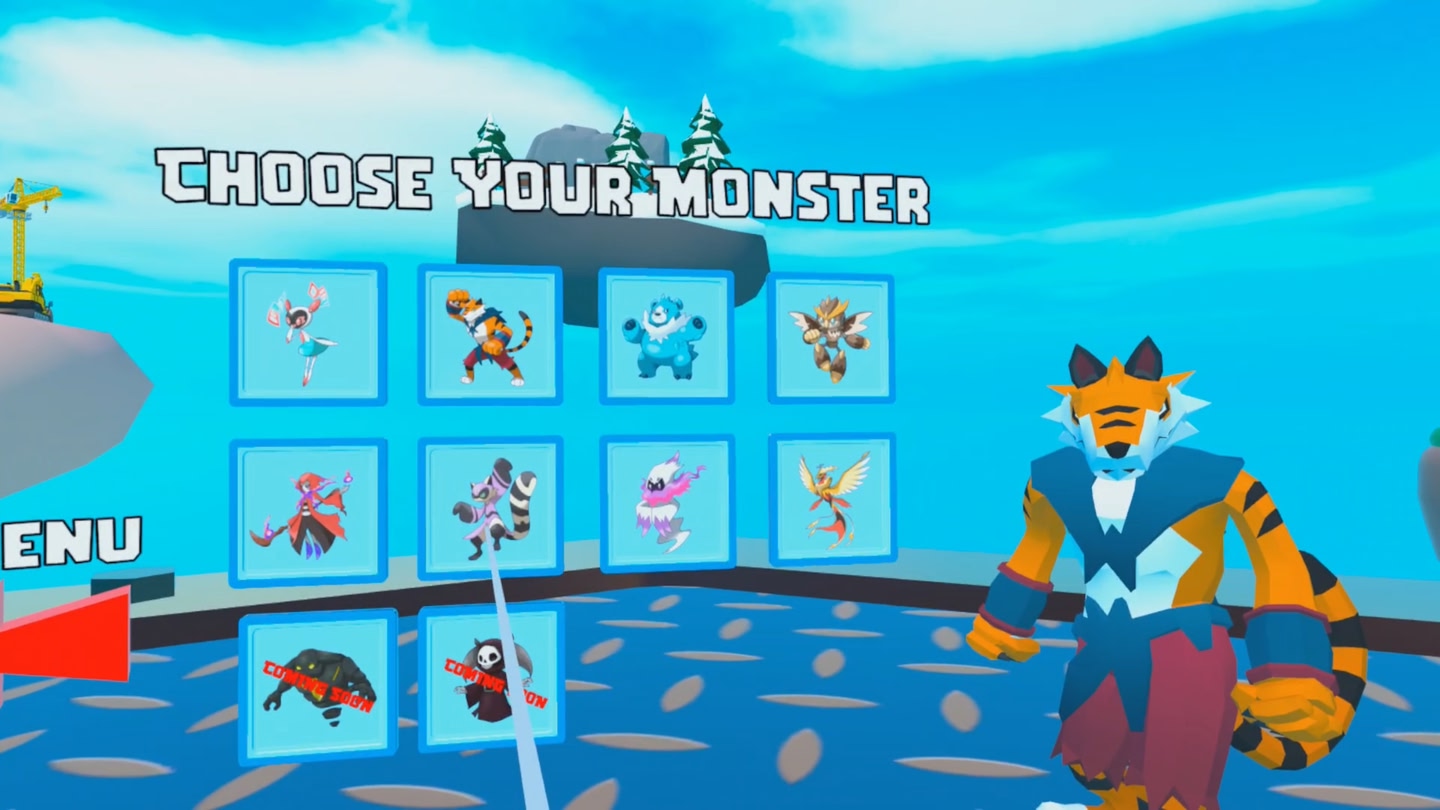Pick the blue yeti bear monster

pos(666,335)
